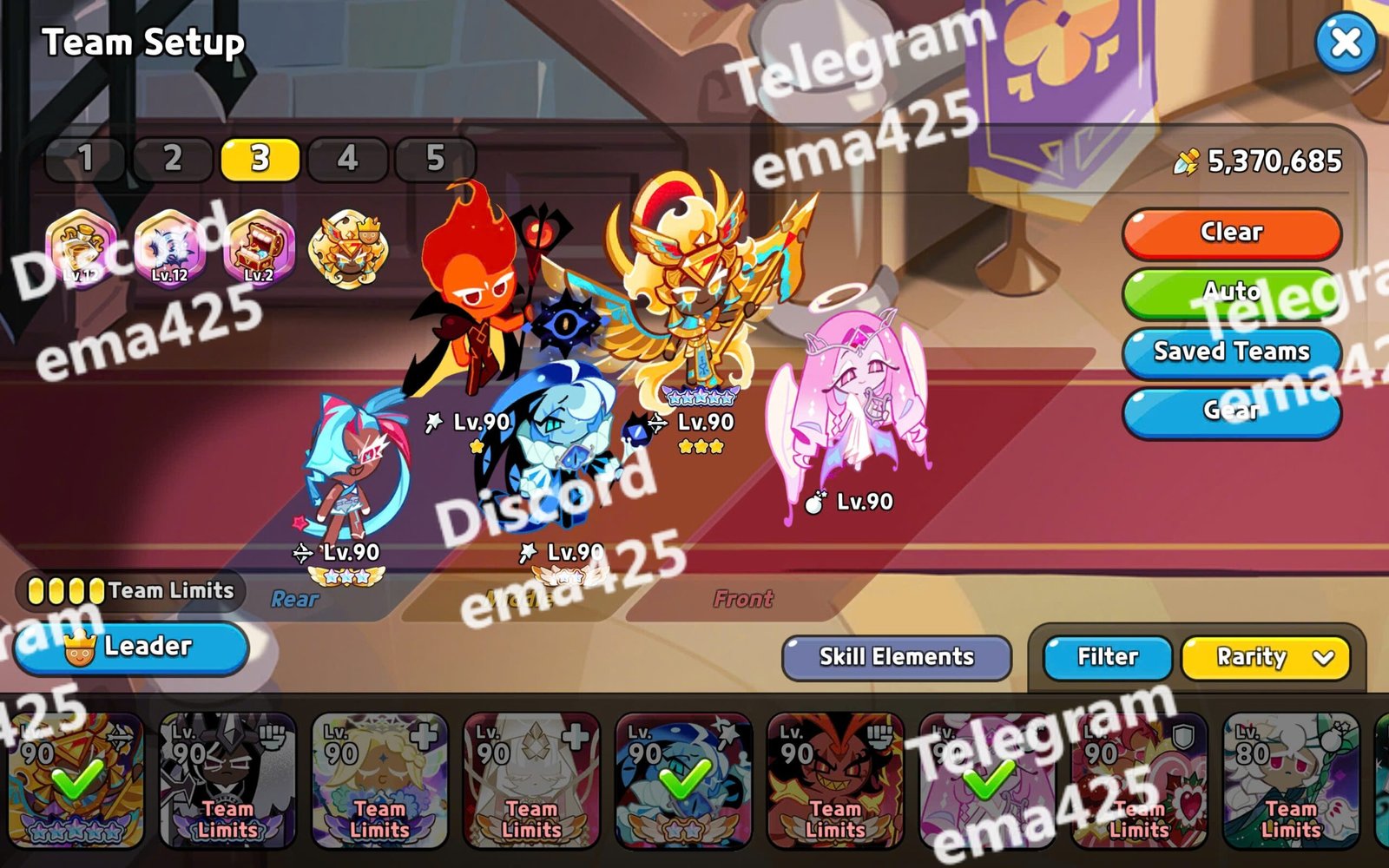Switch to team slot 1
Screen dimensions: 1389x868
click(x=85, y=159)
